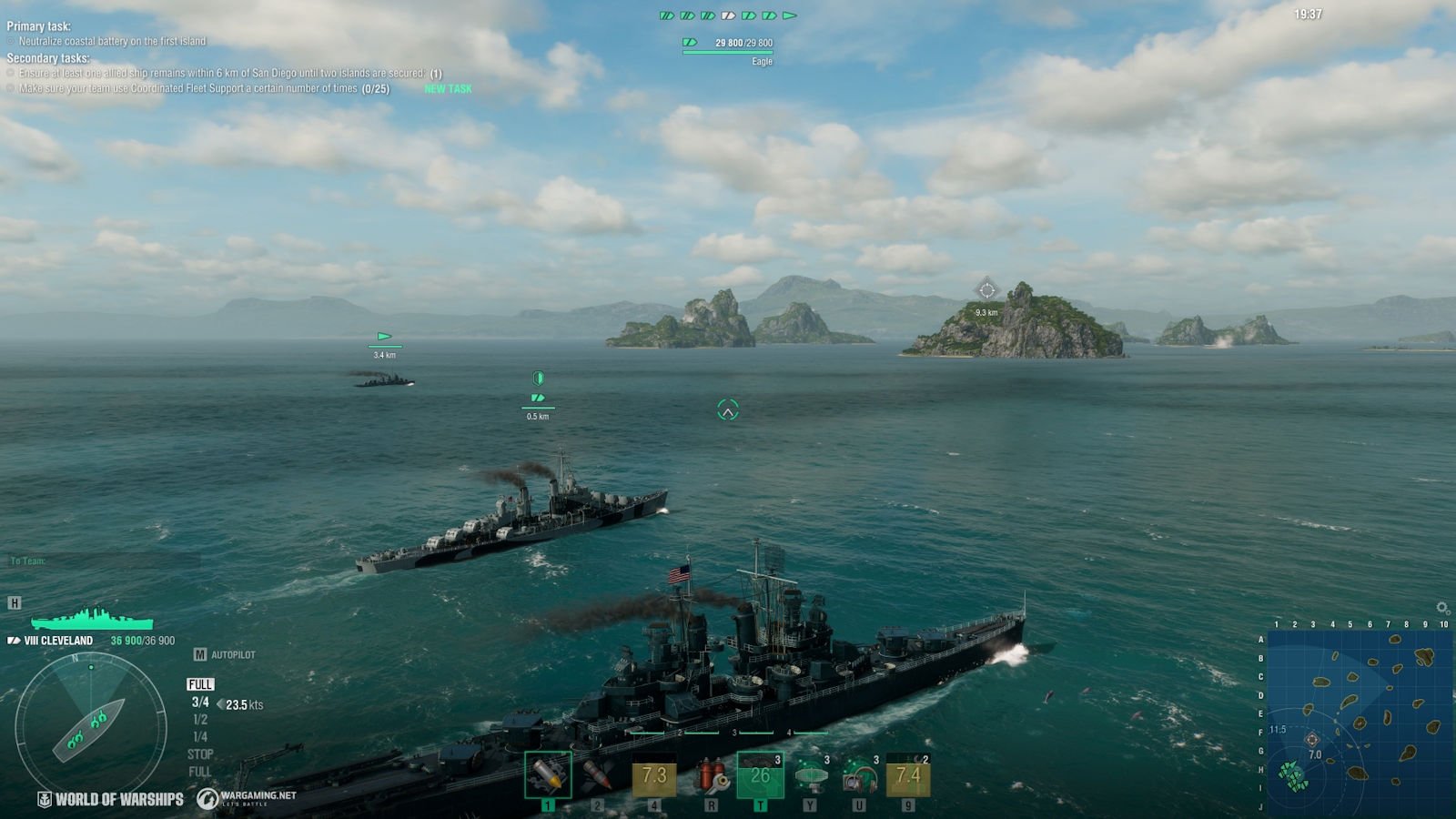Click the Coordinated Fleet Support secondary task
Screen dimensions: 1456x819
[x=191, y=89]
